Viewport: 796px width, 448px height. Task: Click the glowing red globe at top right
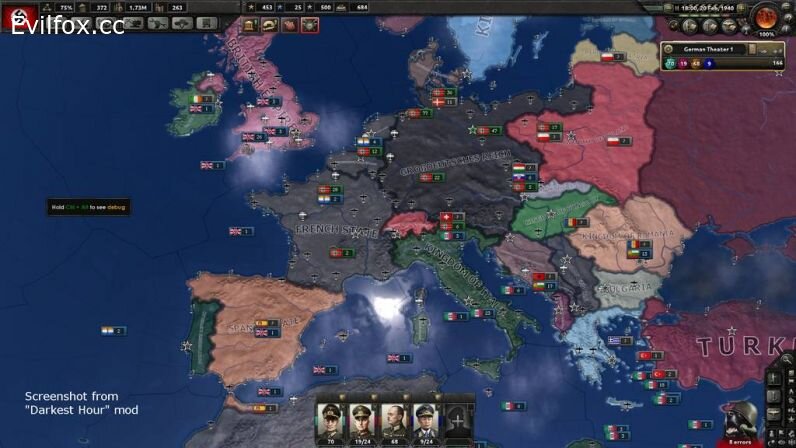click(767, 17)
